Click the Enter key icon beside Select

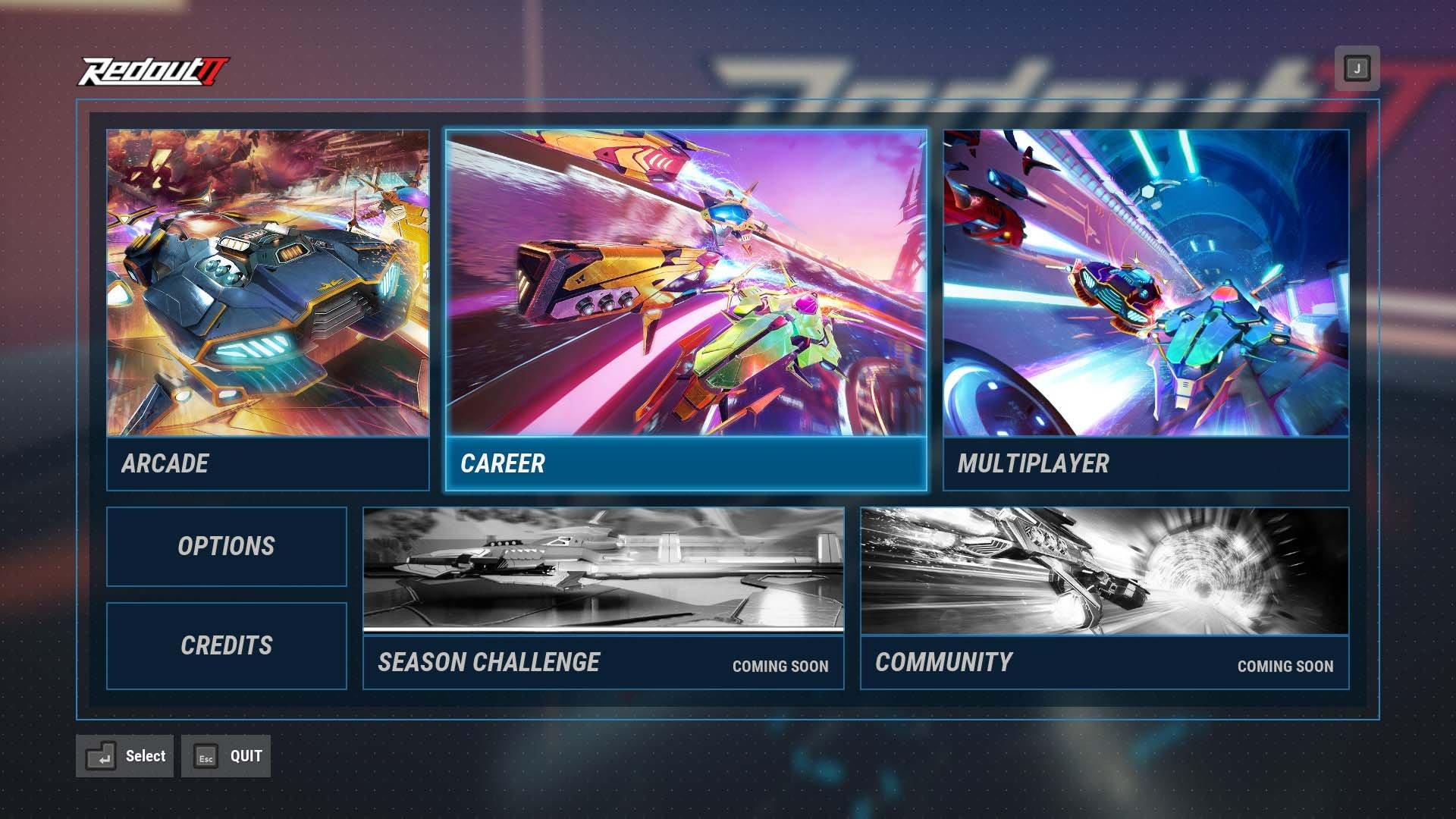[101, 755]
